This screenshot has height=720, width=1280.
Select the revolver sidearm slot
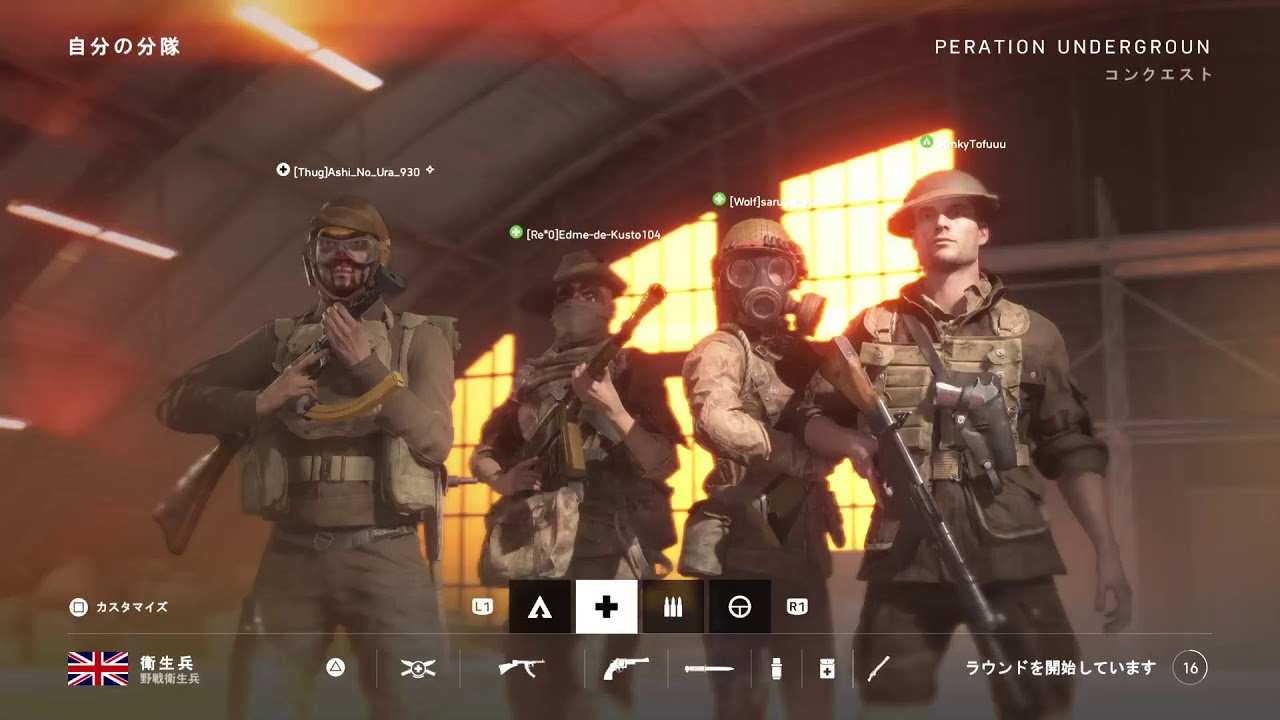coord(626,668)
